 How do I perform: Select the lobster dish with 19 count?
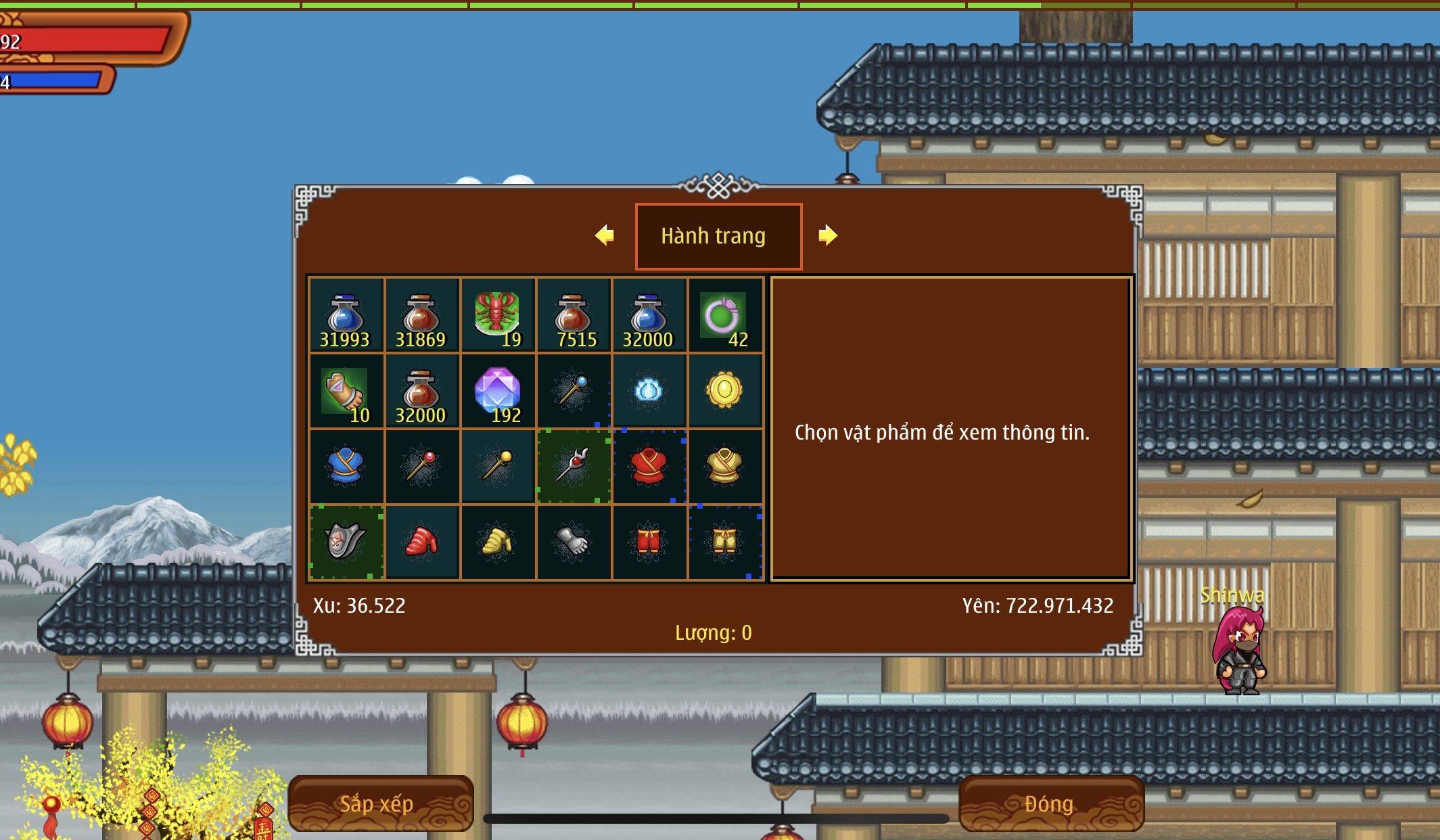tap(497, 315)
